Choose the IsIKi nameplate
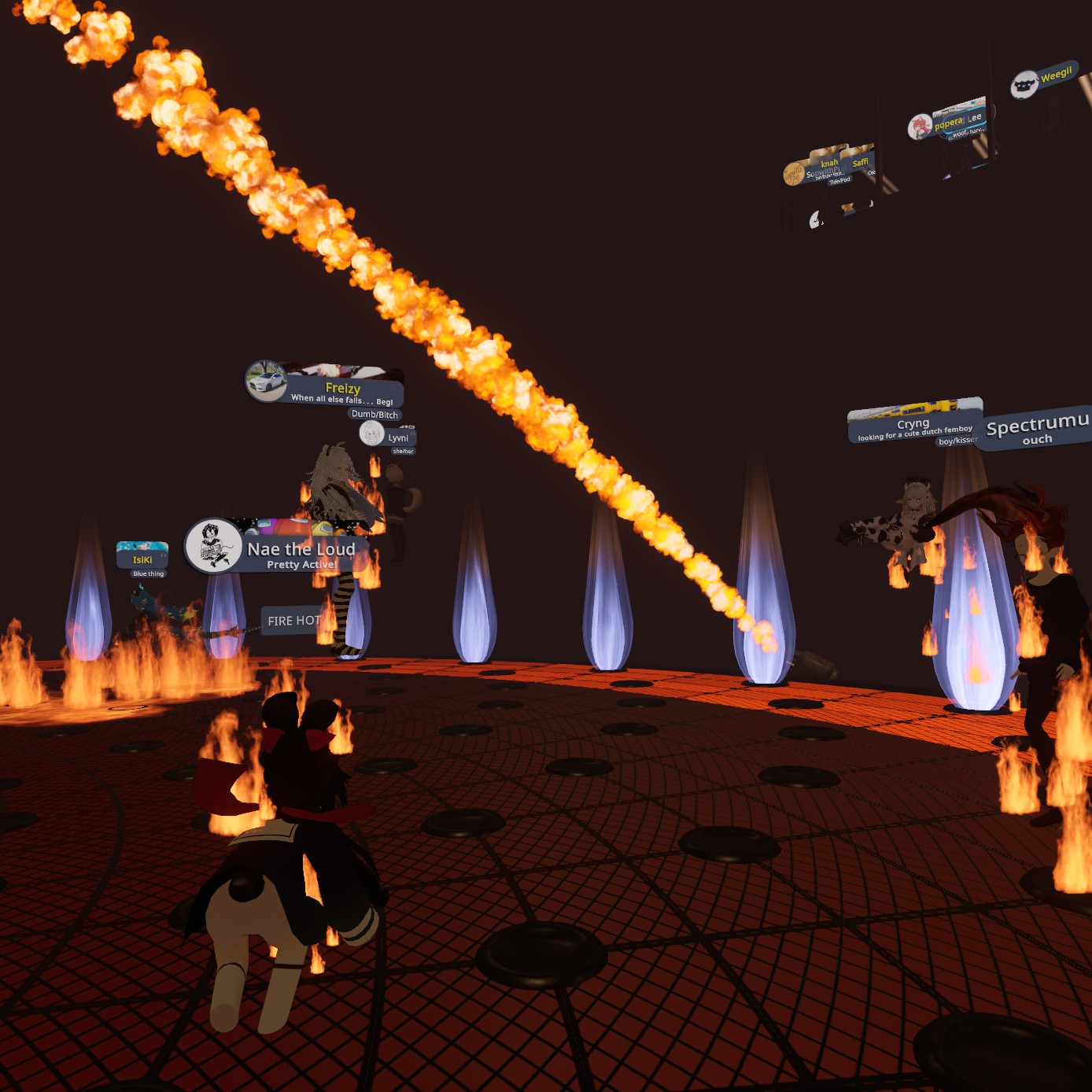This screenshot has width=1092, height=1092. 142,559
